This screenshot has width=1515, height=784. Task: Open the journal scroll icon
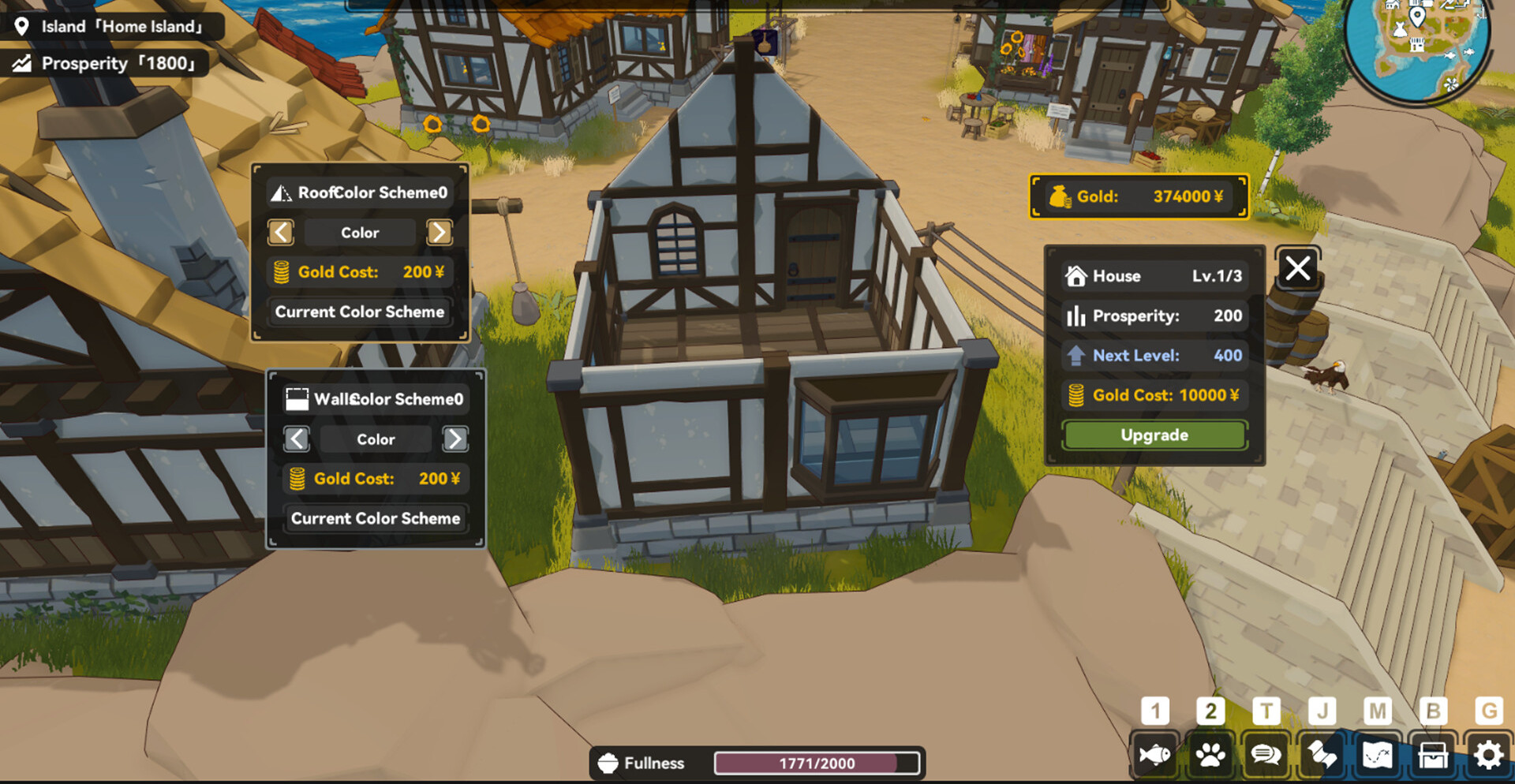coord(1322,756)
